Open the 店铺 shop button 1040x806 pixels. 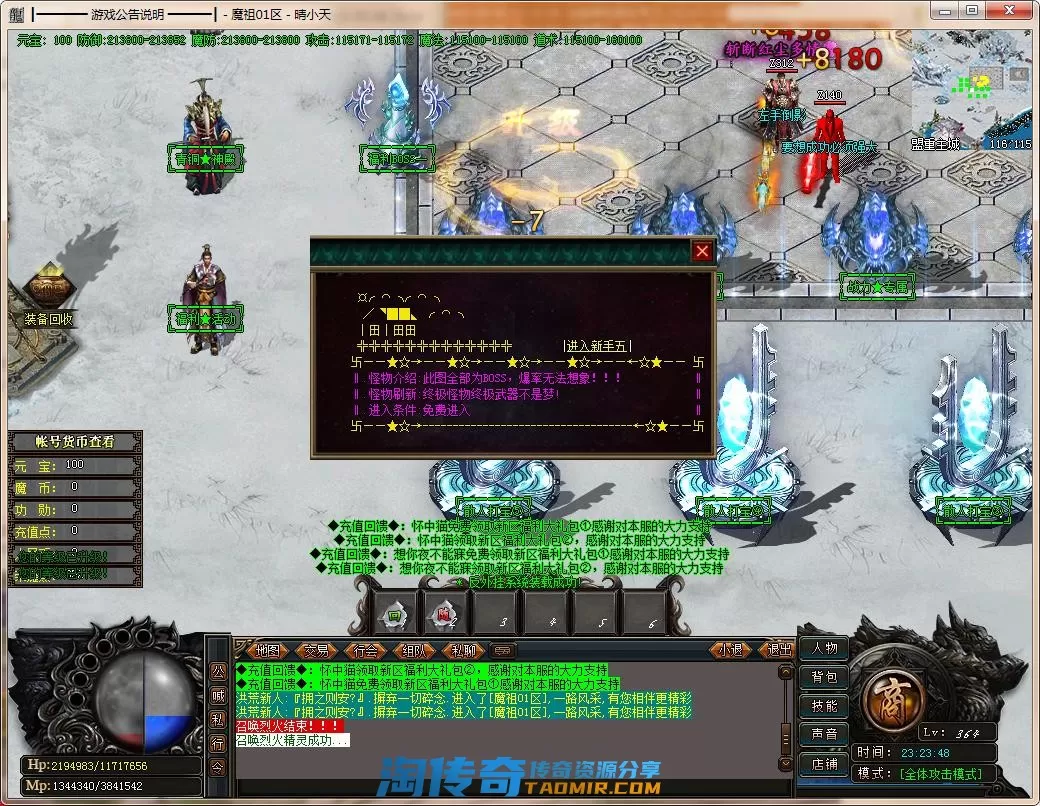click(x=824, y=764)
